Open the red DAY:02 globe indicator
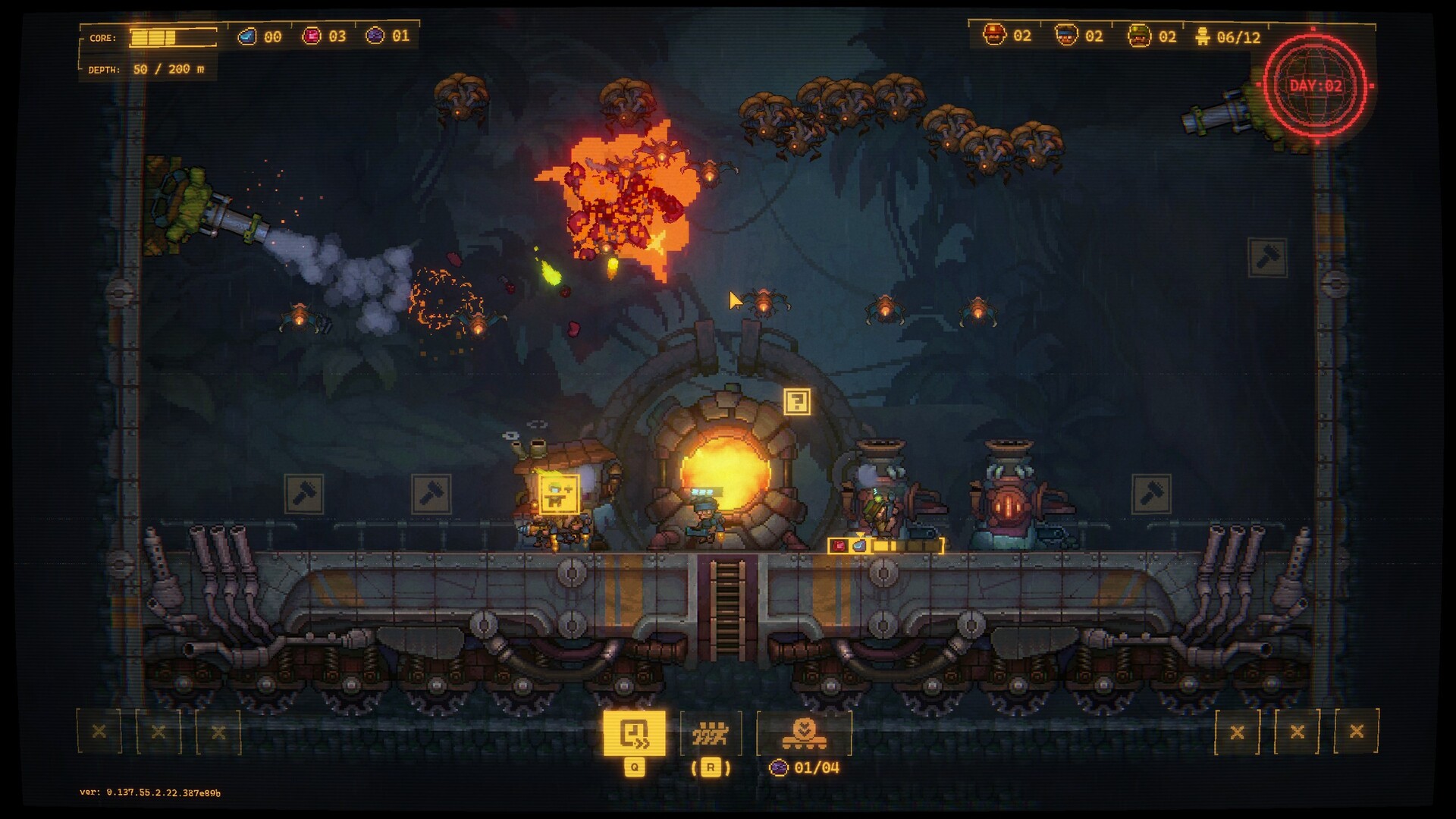The height and width of the screenshot is (819, 1456). [1316, 86]
